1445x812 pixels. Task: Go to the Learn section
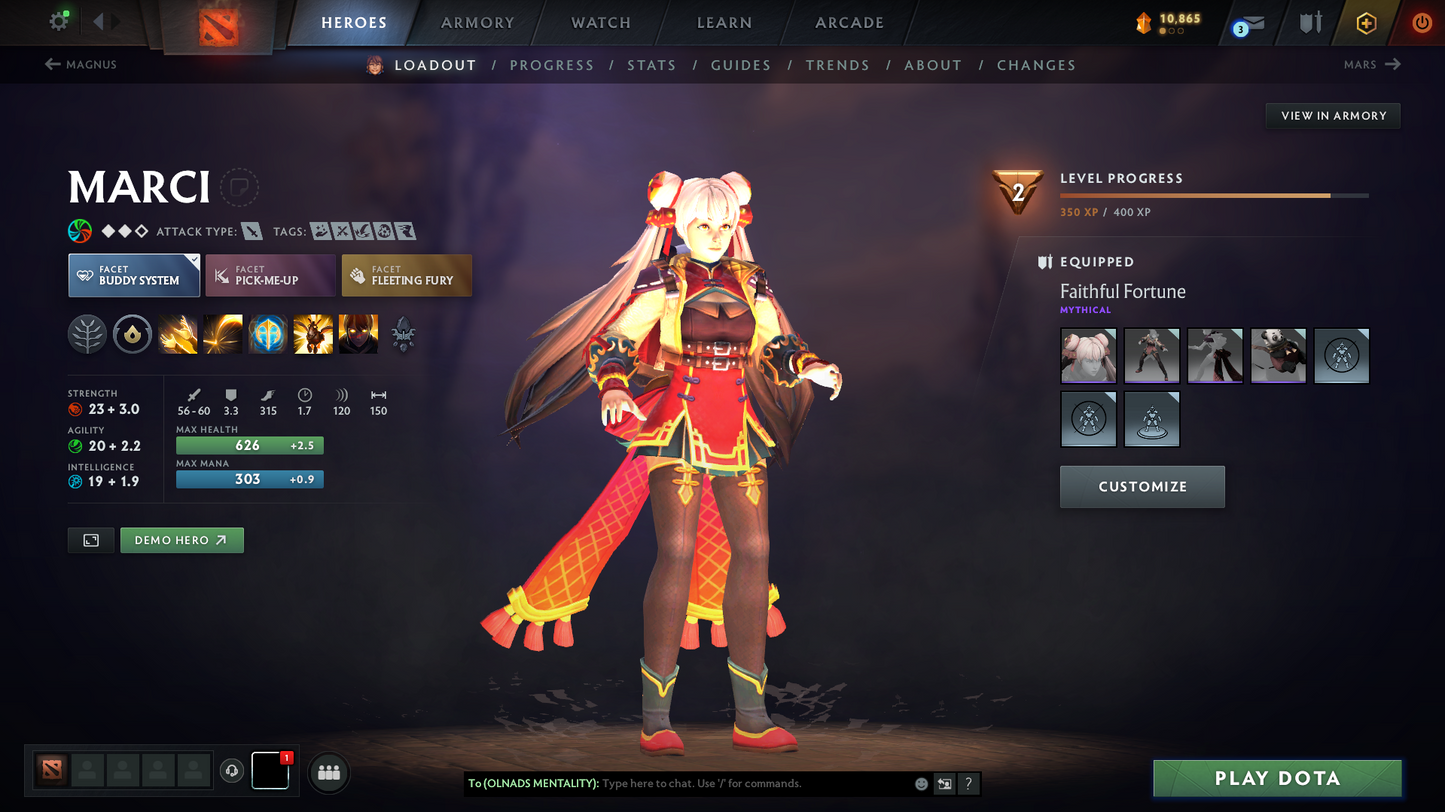pos(724,23)
